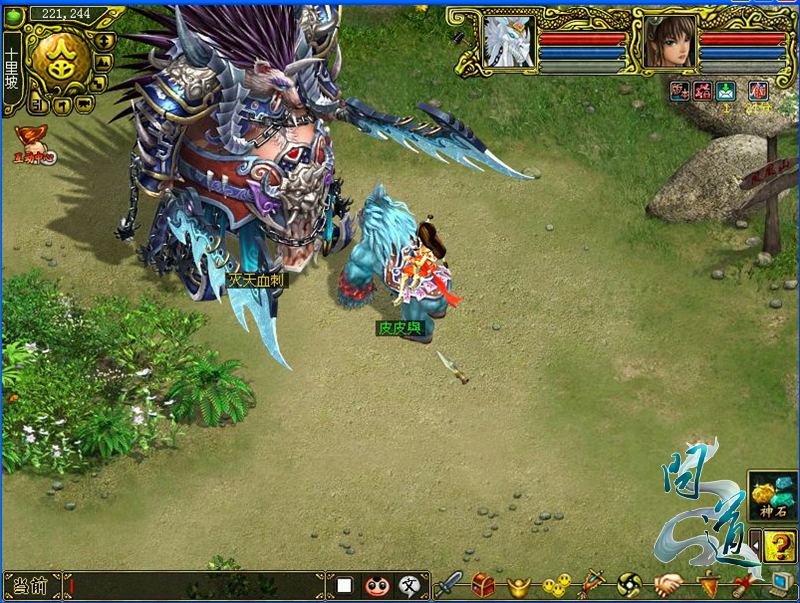This screenshot has width=800, height=603.
Task: Open the green mail envelope icon
Action: pos(727,91)
